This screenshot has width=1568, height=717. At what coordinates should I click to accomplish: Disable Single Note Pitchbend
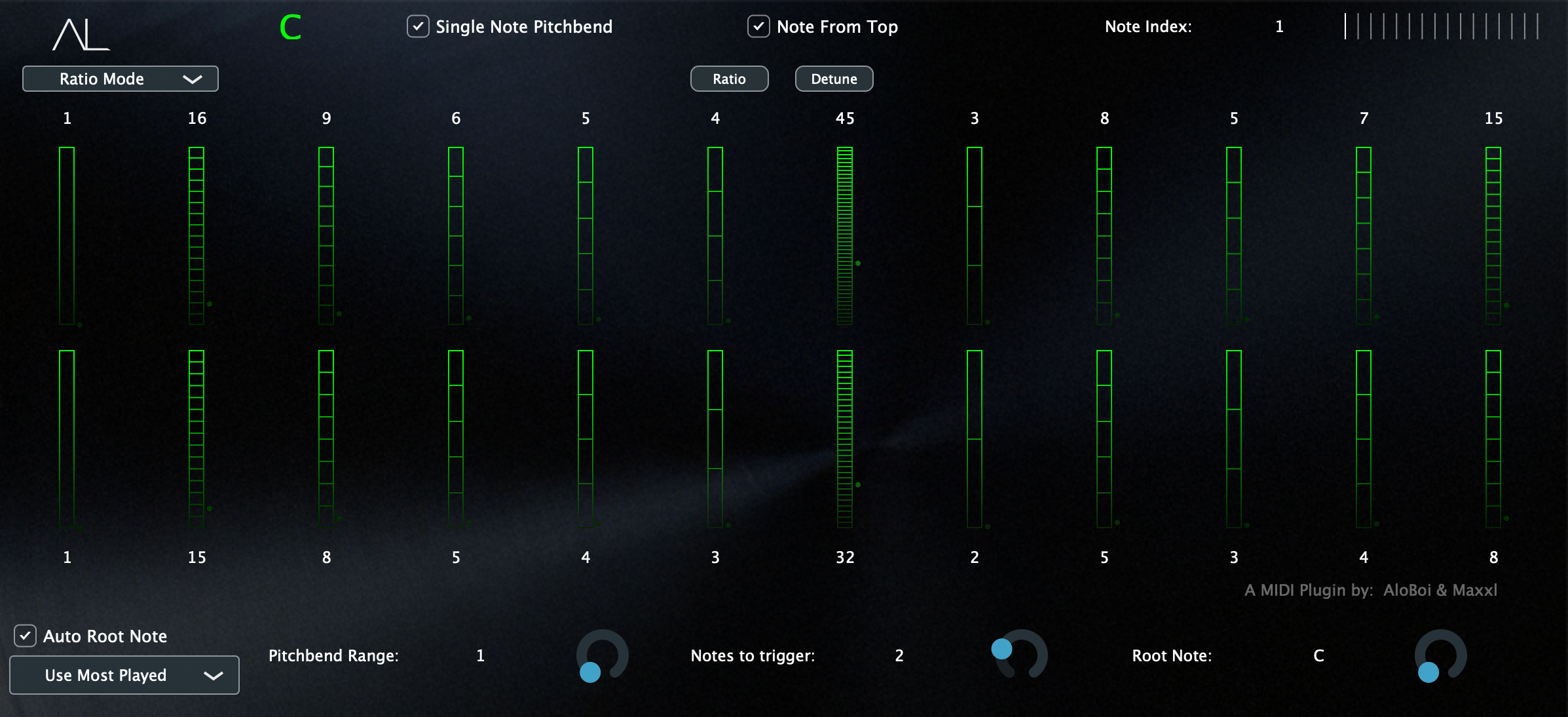[x=418, y=27]
